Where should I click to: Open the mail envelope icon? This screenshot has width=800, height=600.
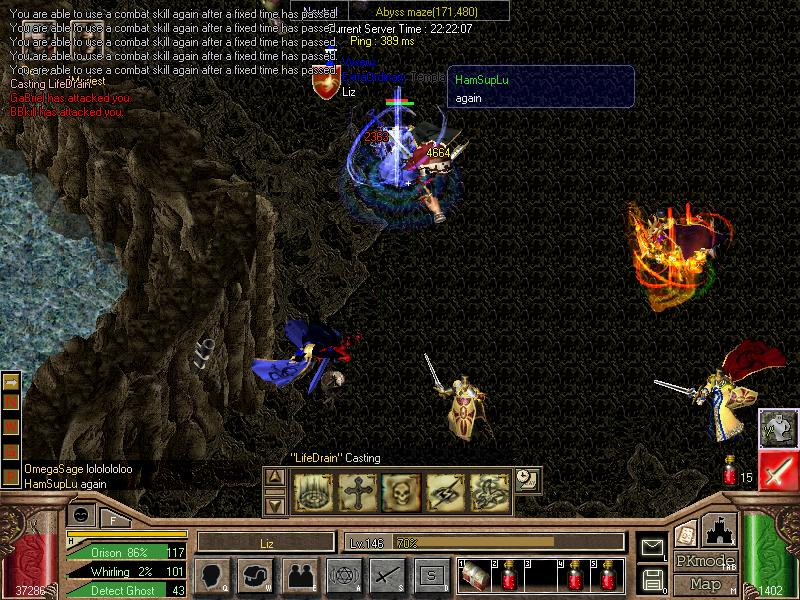pyautogui.click(x=653, y=546)
